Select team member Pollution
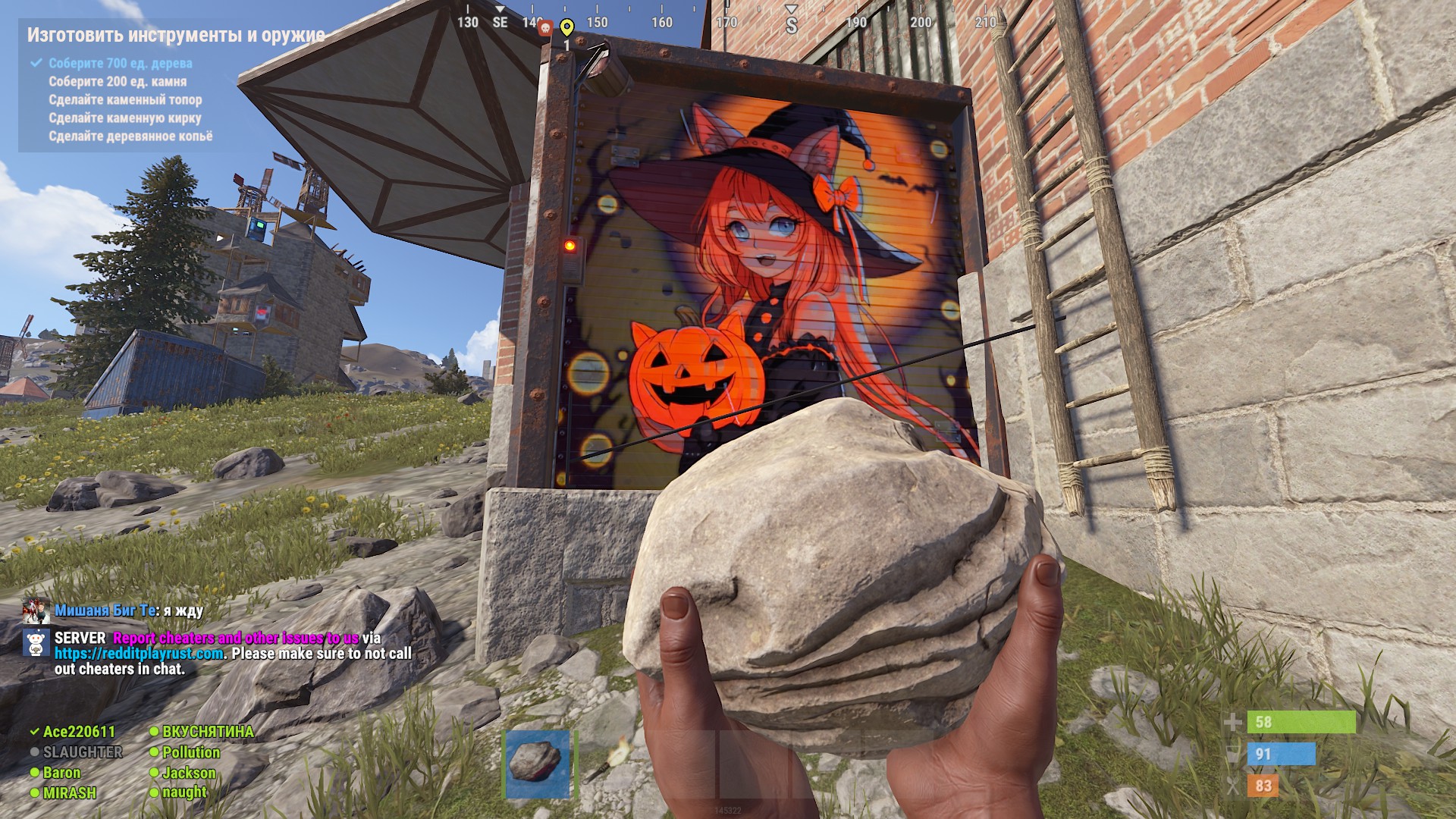 click(190, 752)
